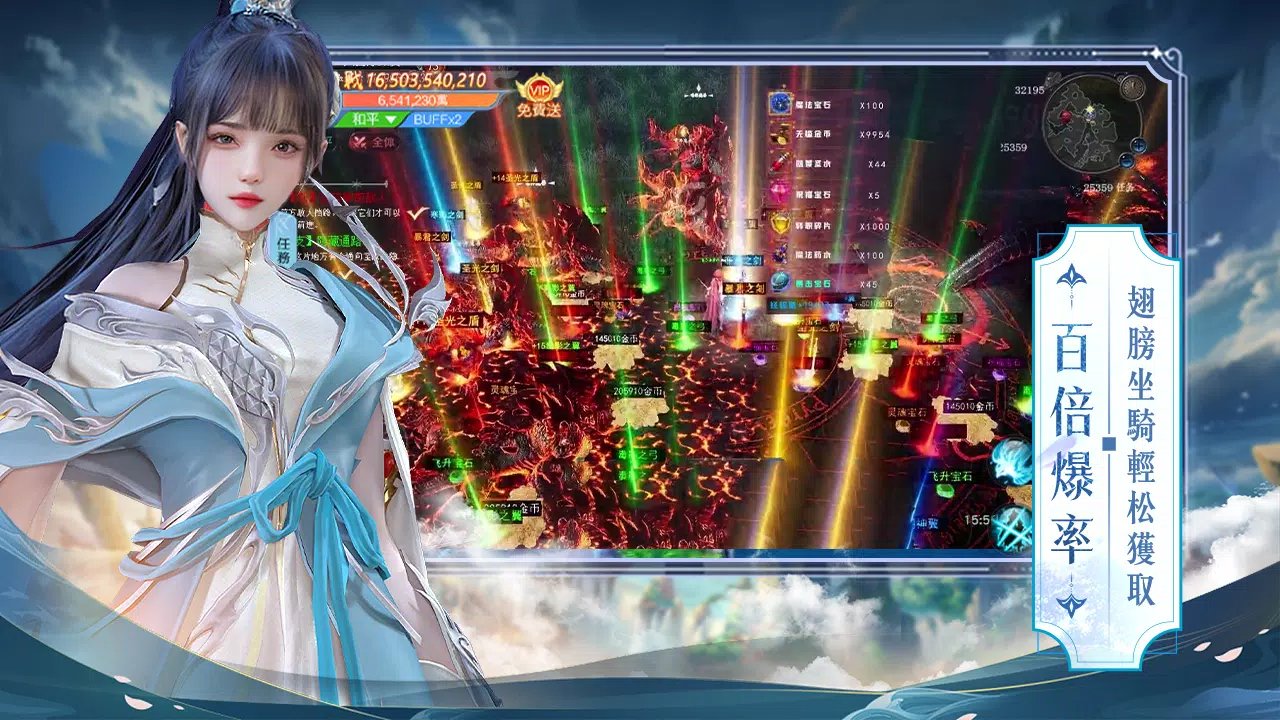Image resolution: width=1280 pixels, height=720 pixels.
Task: Pick up the green 飞升宝石 drop
Action: (944, 492)
